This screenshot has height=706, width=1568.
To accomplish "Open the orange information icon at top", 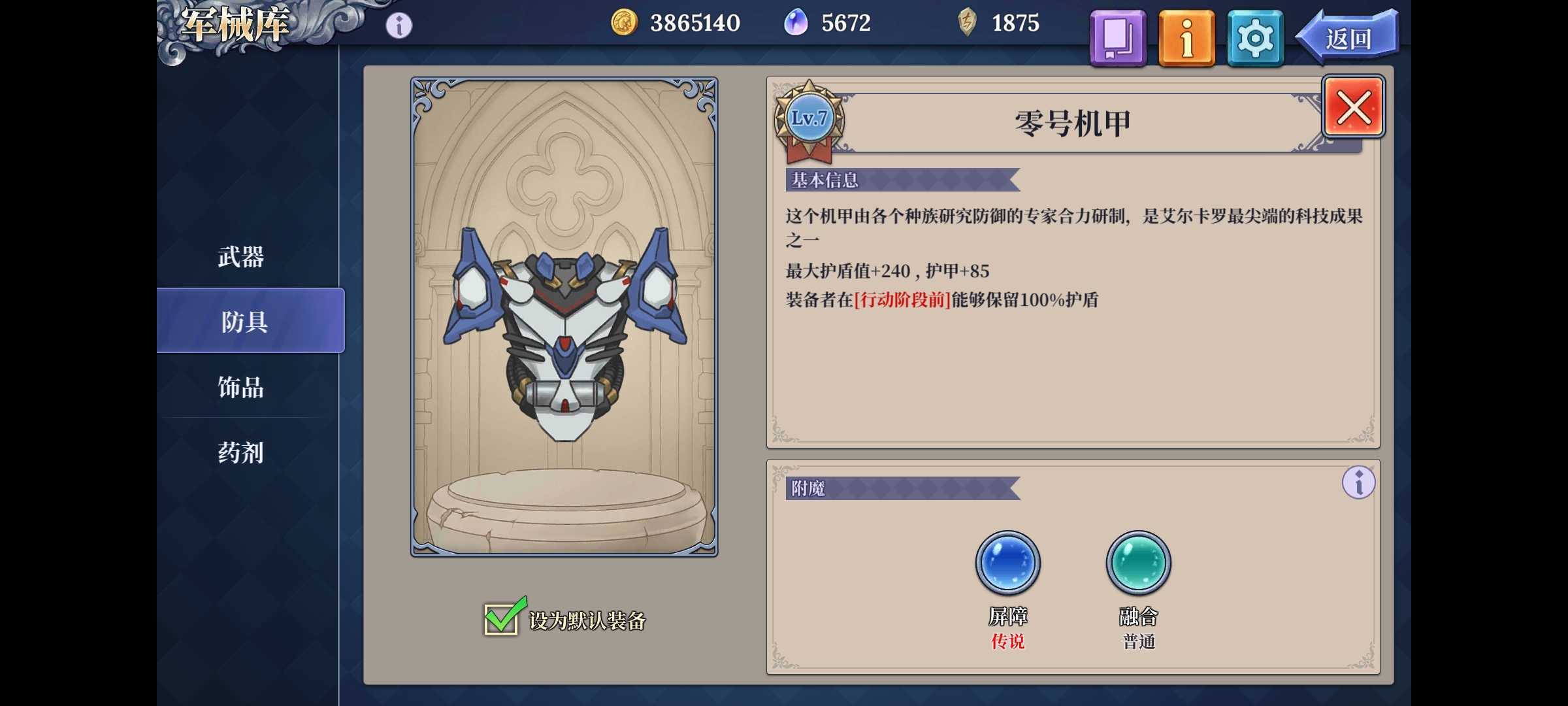I will click(x=1186, y=37).
